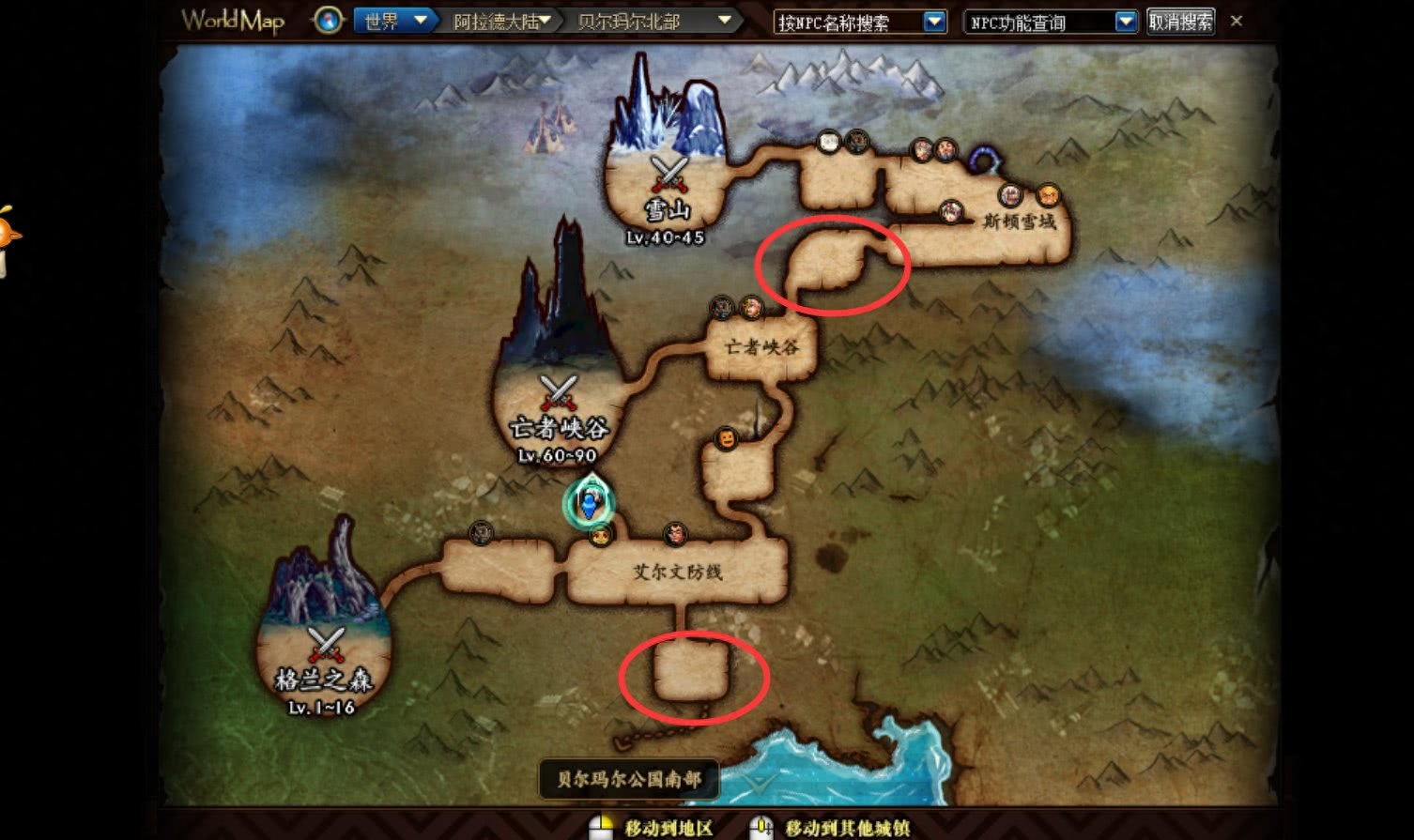Close the World Map window
The width and height of the screenshot is (1414, 840).
pos(1237,21)
